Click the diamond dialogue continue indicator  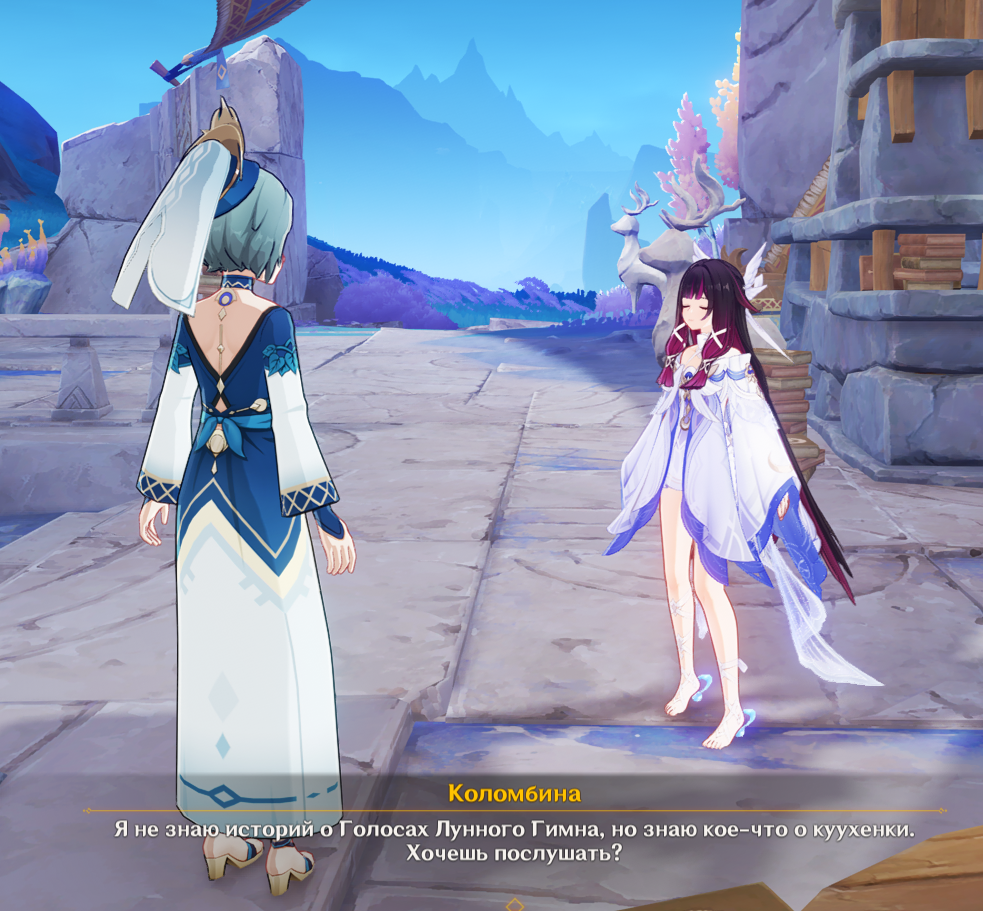click(x=514, y=904)
